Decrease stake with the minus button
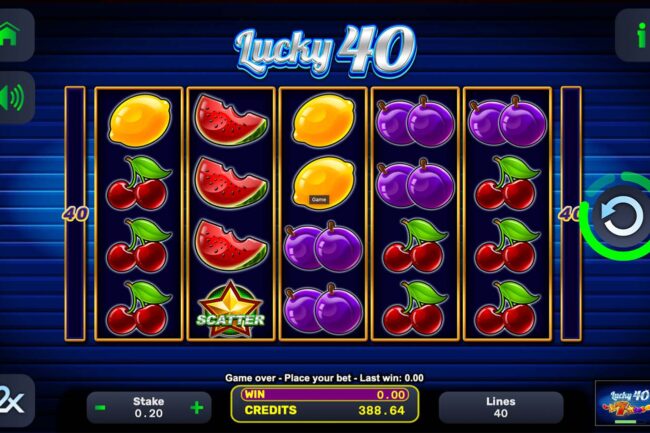The image size is (650, 433). tap(101, 408)
